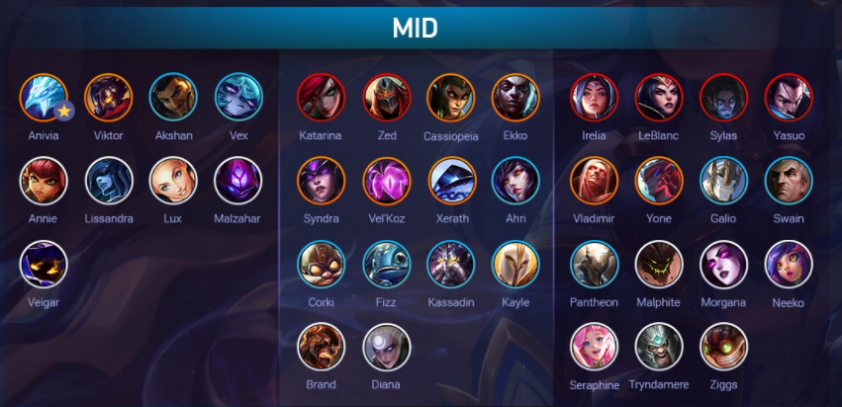842x407 pixels.
Task: Choose Viktor from the mid list
Action: click(x=109, y=97)
